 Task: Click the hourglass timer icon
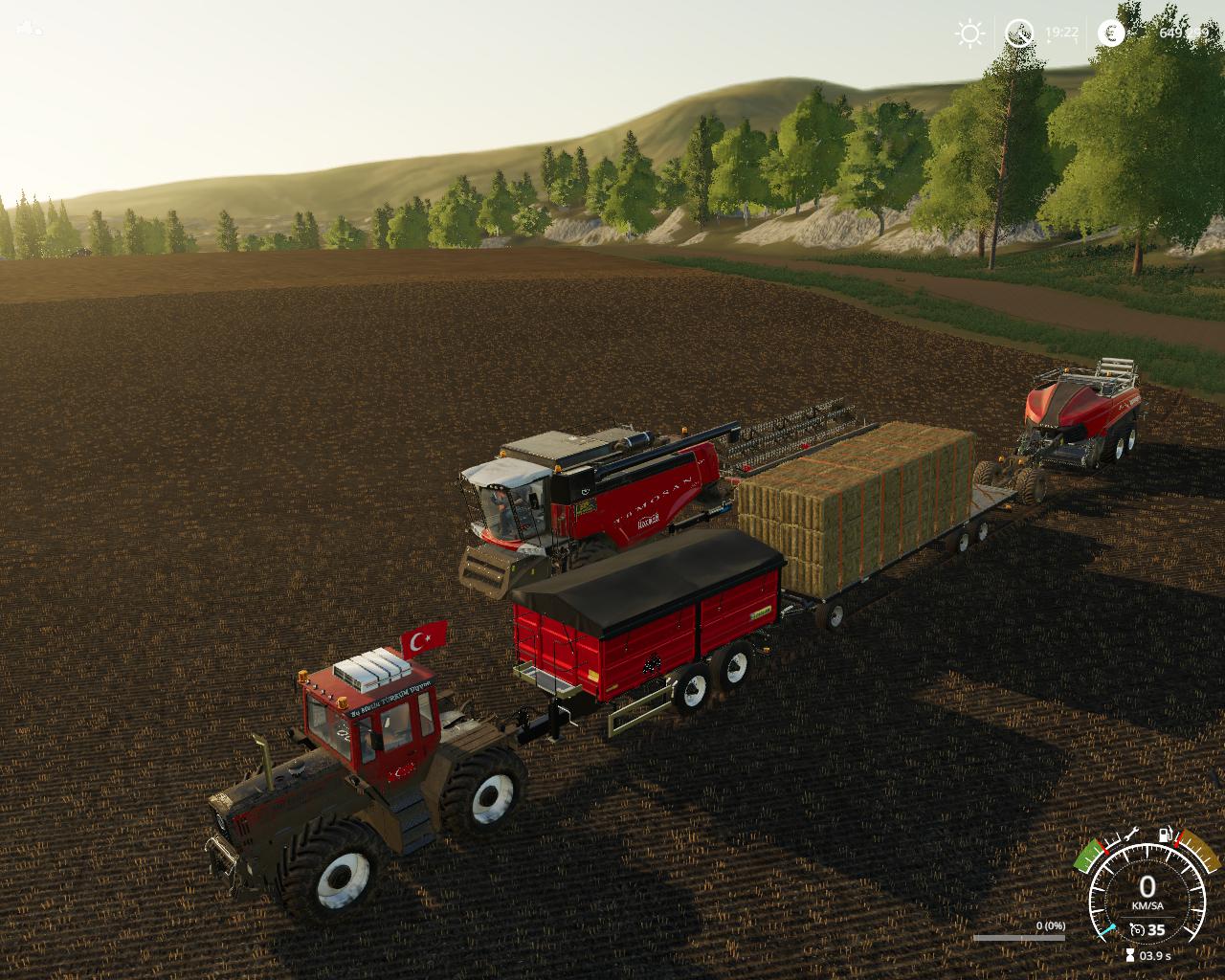tap(1130, 955)
